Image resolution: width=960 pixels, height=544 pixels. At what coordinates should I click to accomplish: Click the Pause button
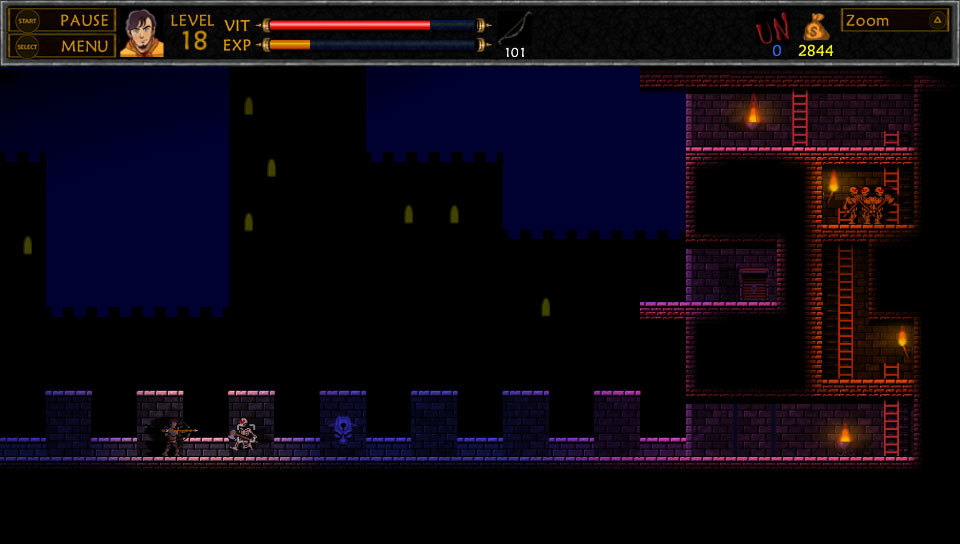pos(62,20)
